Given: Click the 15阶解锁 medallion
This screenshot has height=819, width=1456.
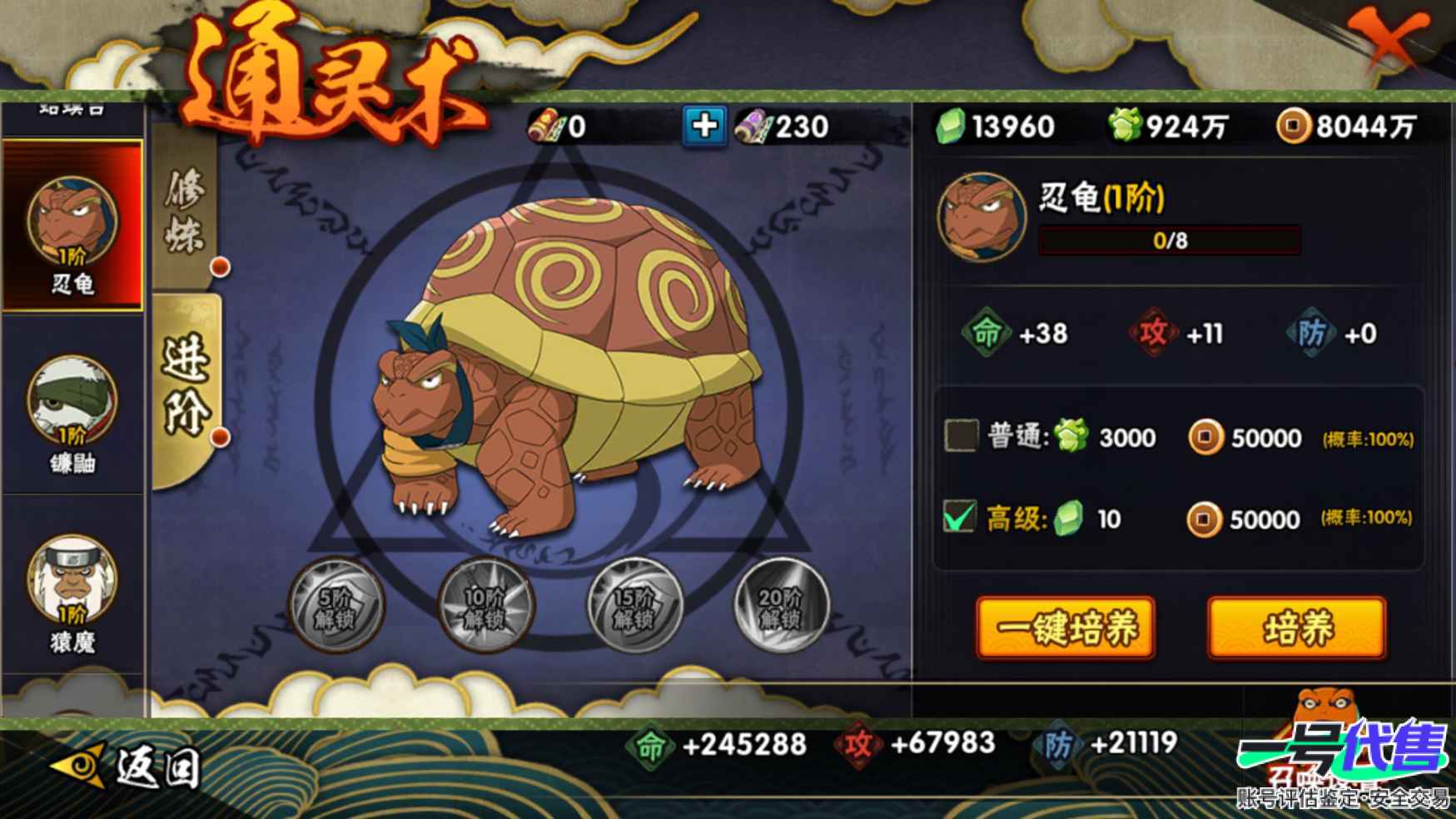Looking at the screenshot, I should (635, 605).
